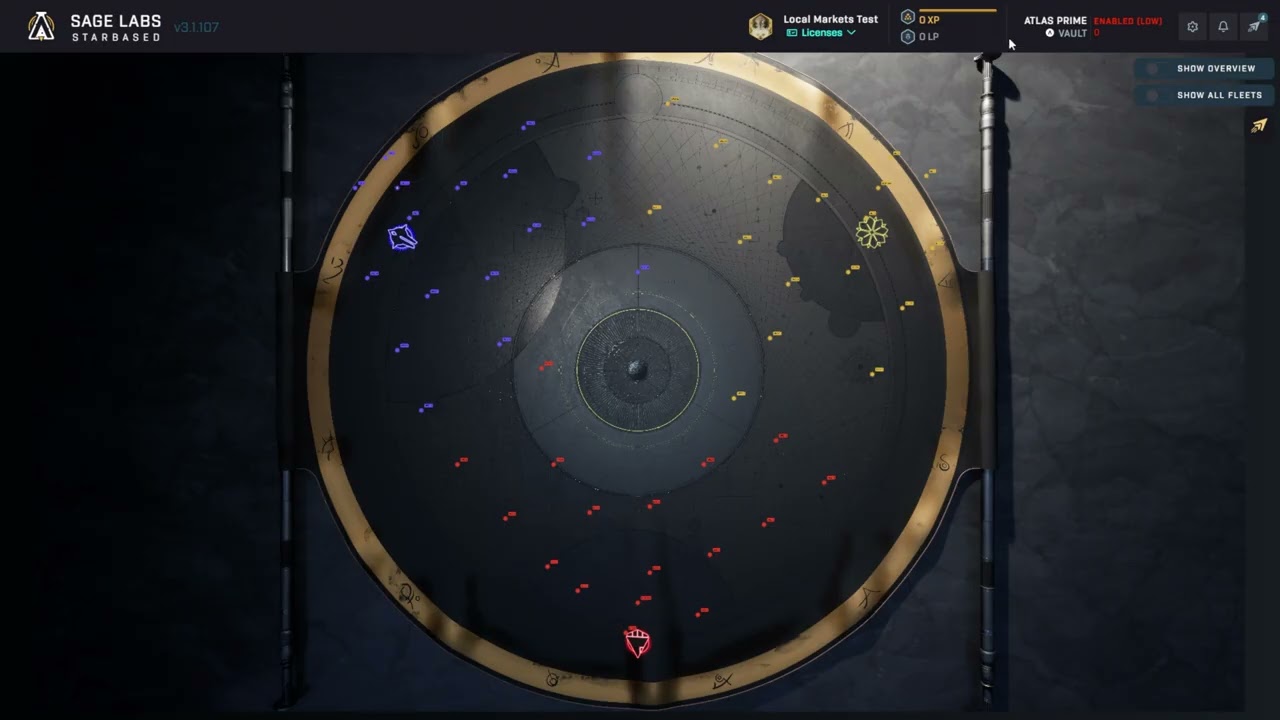Select the yellow flower faction icon on the map

point(872,231)
